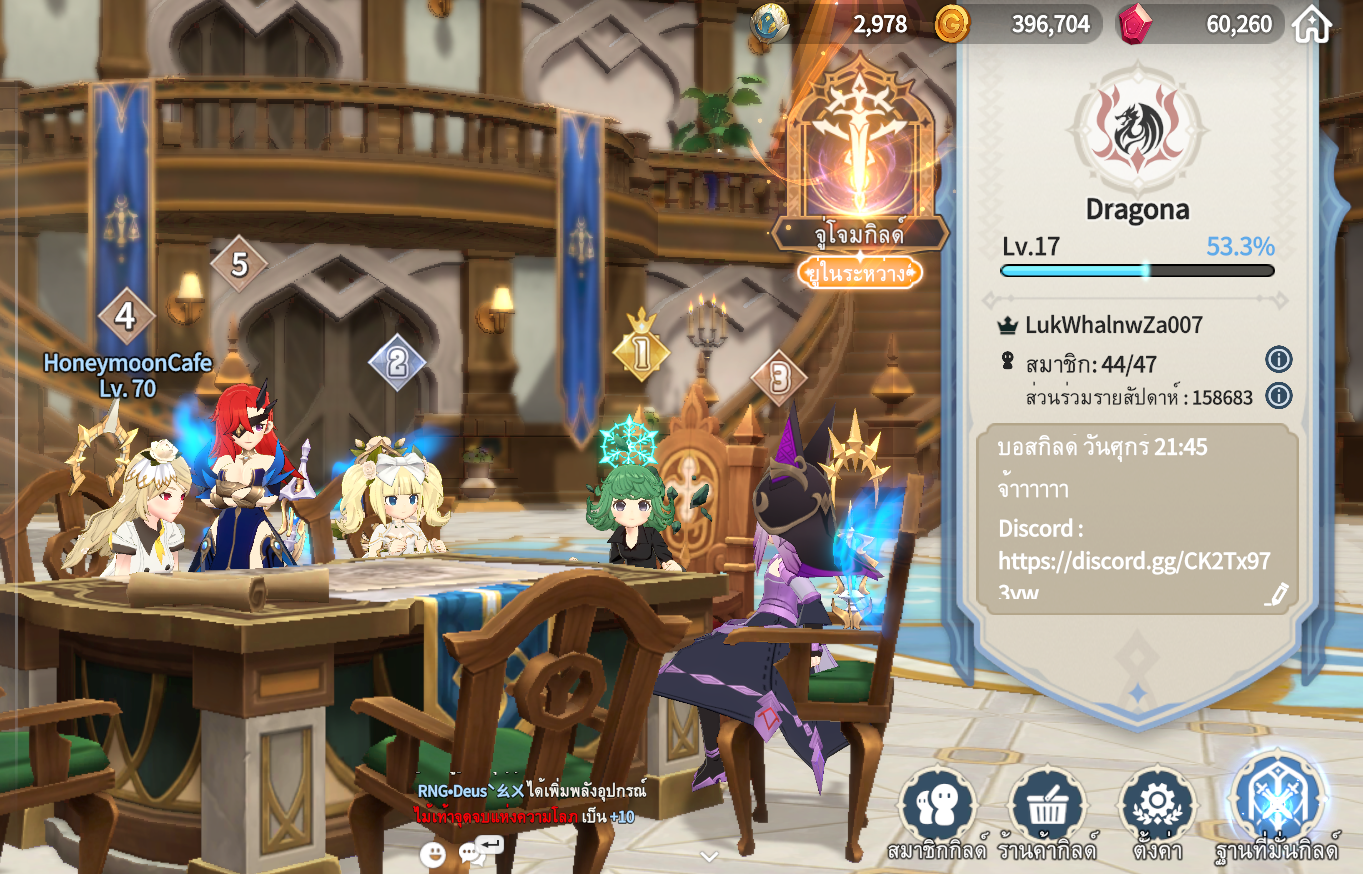Show info for guild member count
The width and height of the screenshot is (1363, 874).
(1278, 360)
